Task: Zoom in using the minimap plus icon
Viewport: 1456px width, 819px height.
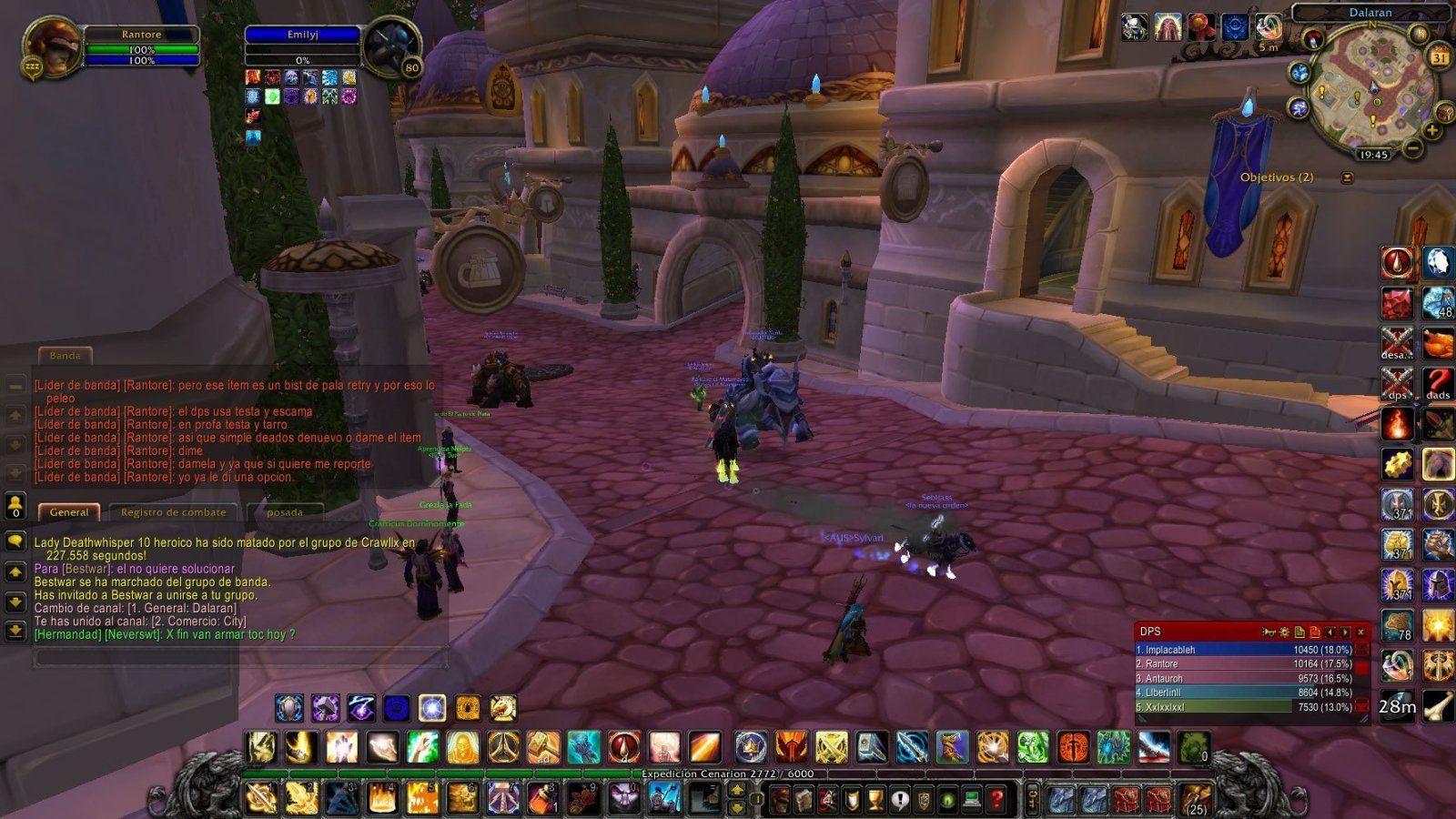Action: click(1431, 129)
